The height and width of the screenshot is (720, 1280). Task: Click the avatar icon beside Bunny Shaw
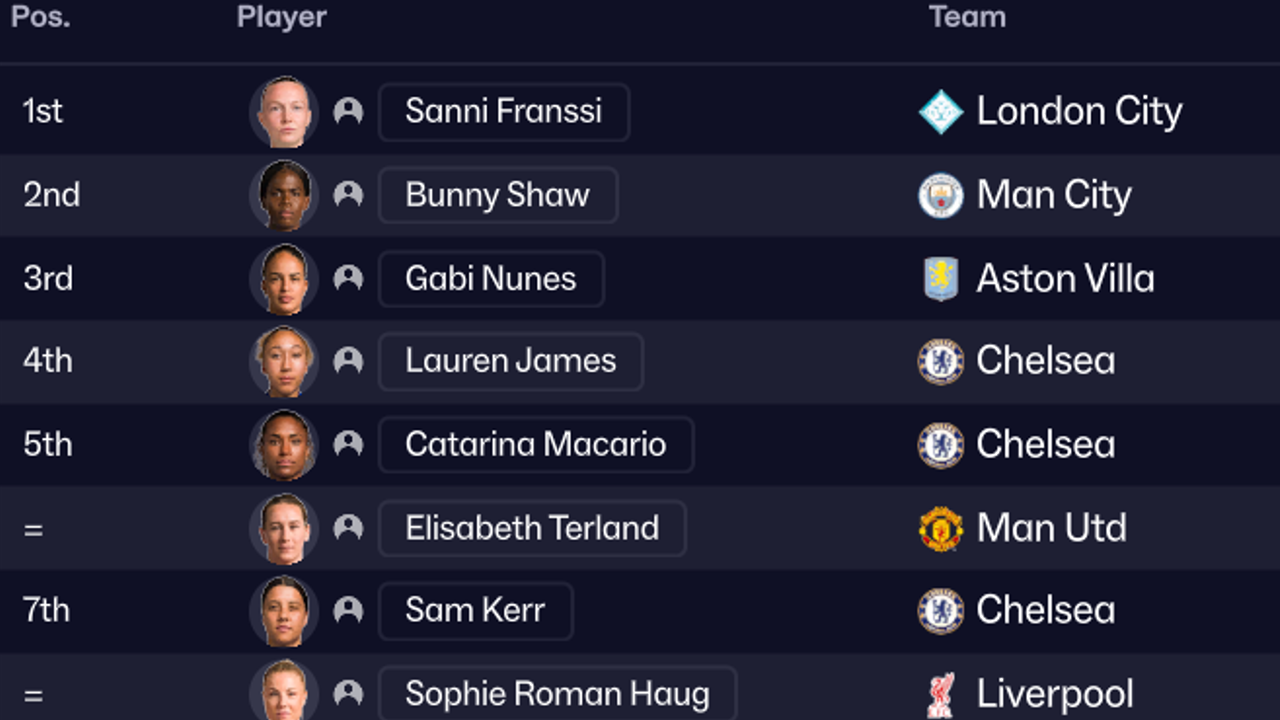click(x=347, y=196)
